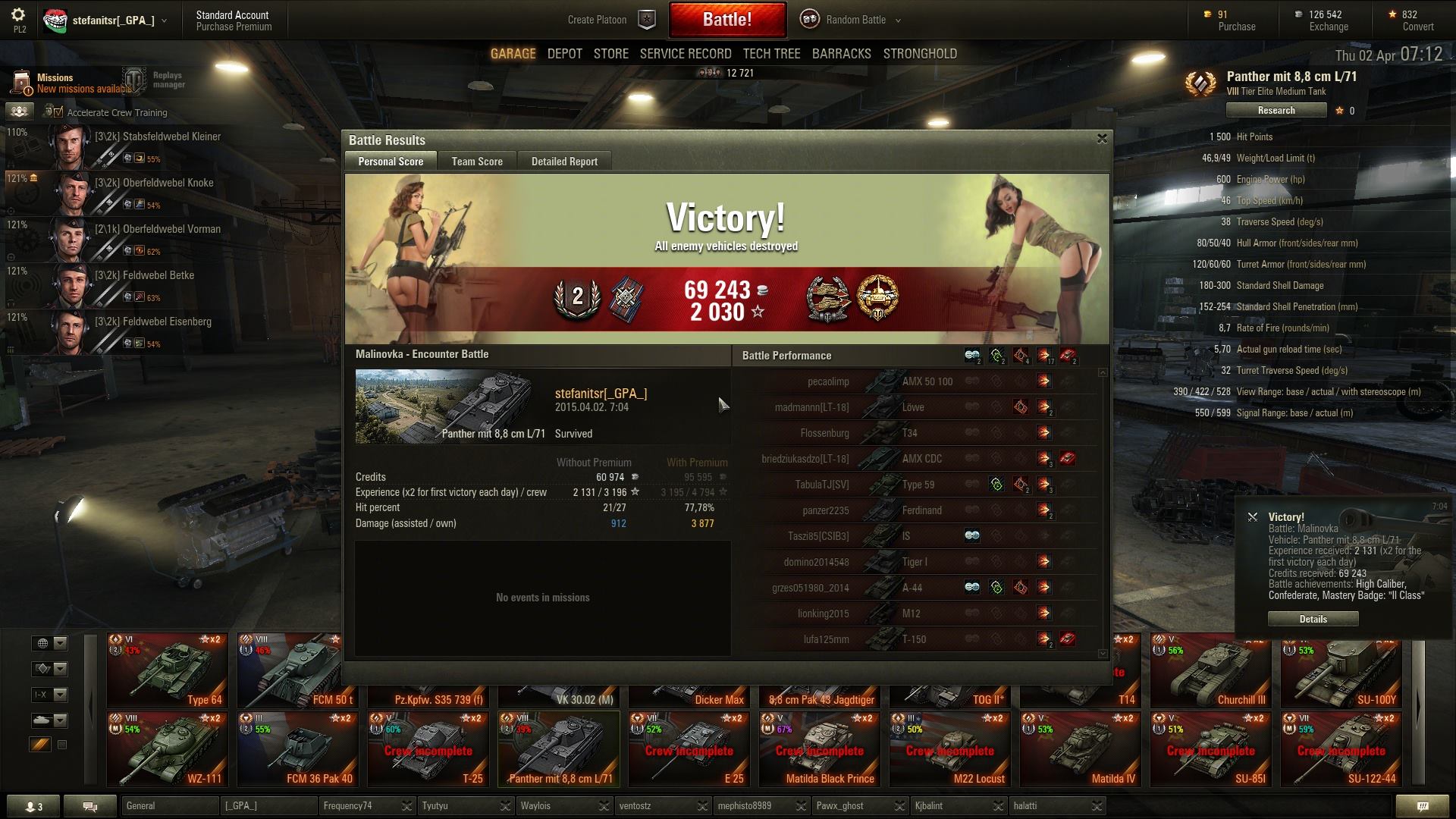1456x819 pixels.
Task: Close the Frequency74 chat tab
Action: [407, 806]
